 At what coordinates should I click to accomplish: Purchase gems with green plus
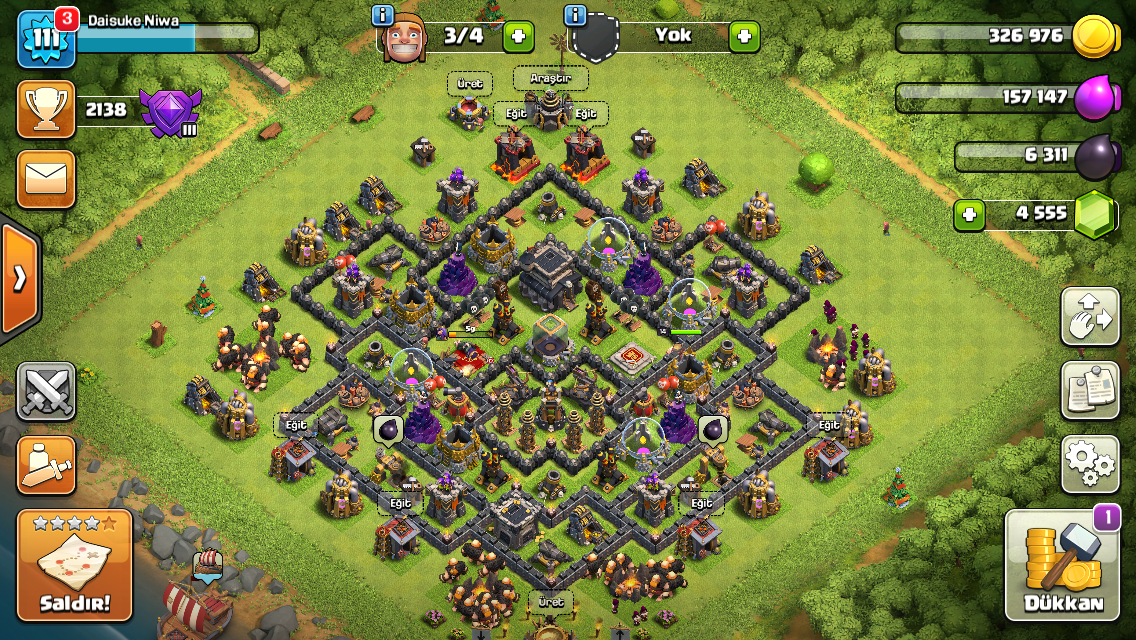[x=968, y=214]
